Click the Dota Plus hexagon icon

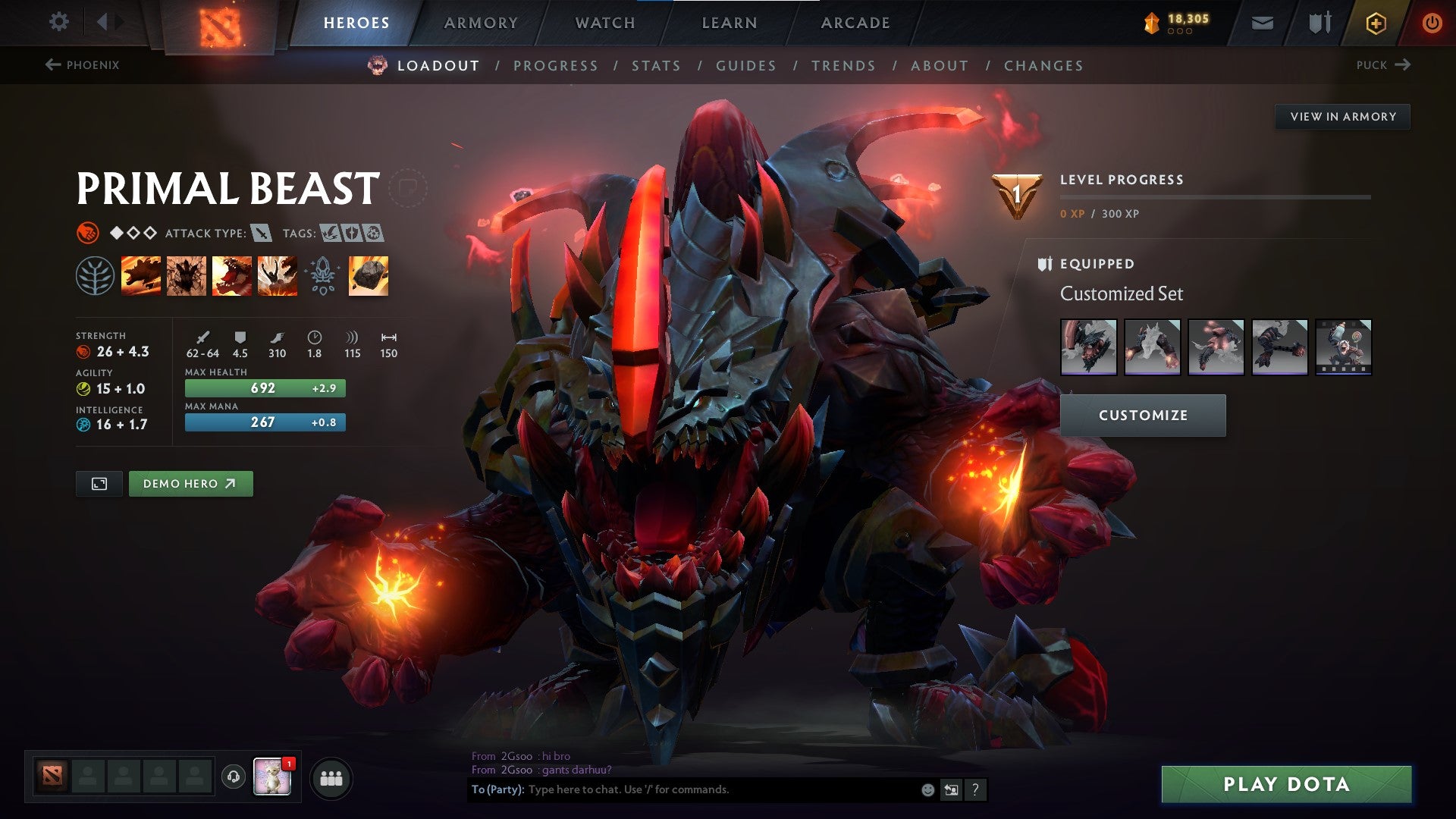click(x=1377, y=22)
